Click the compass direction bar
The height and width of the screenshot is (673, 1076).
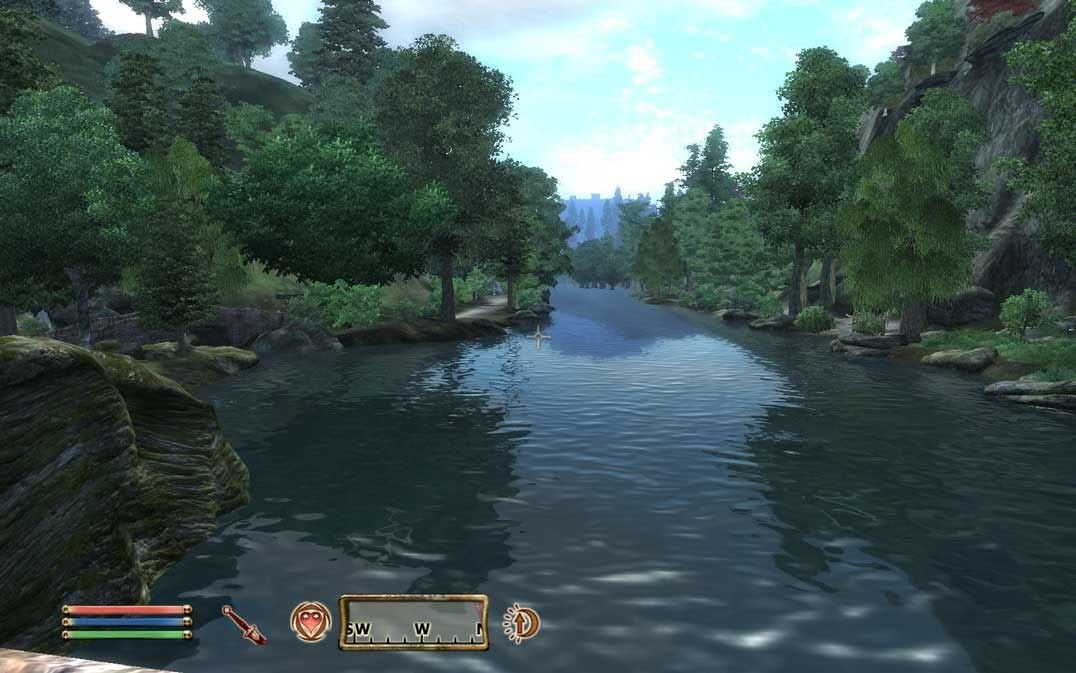413,622
